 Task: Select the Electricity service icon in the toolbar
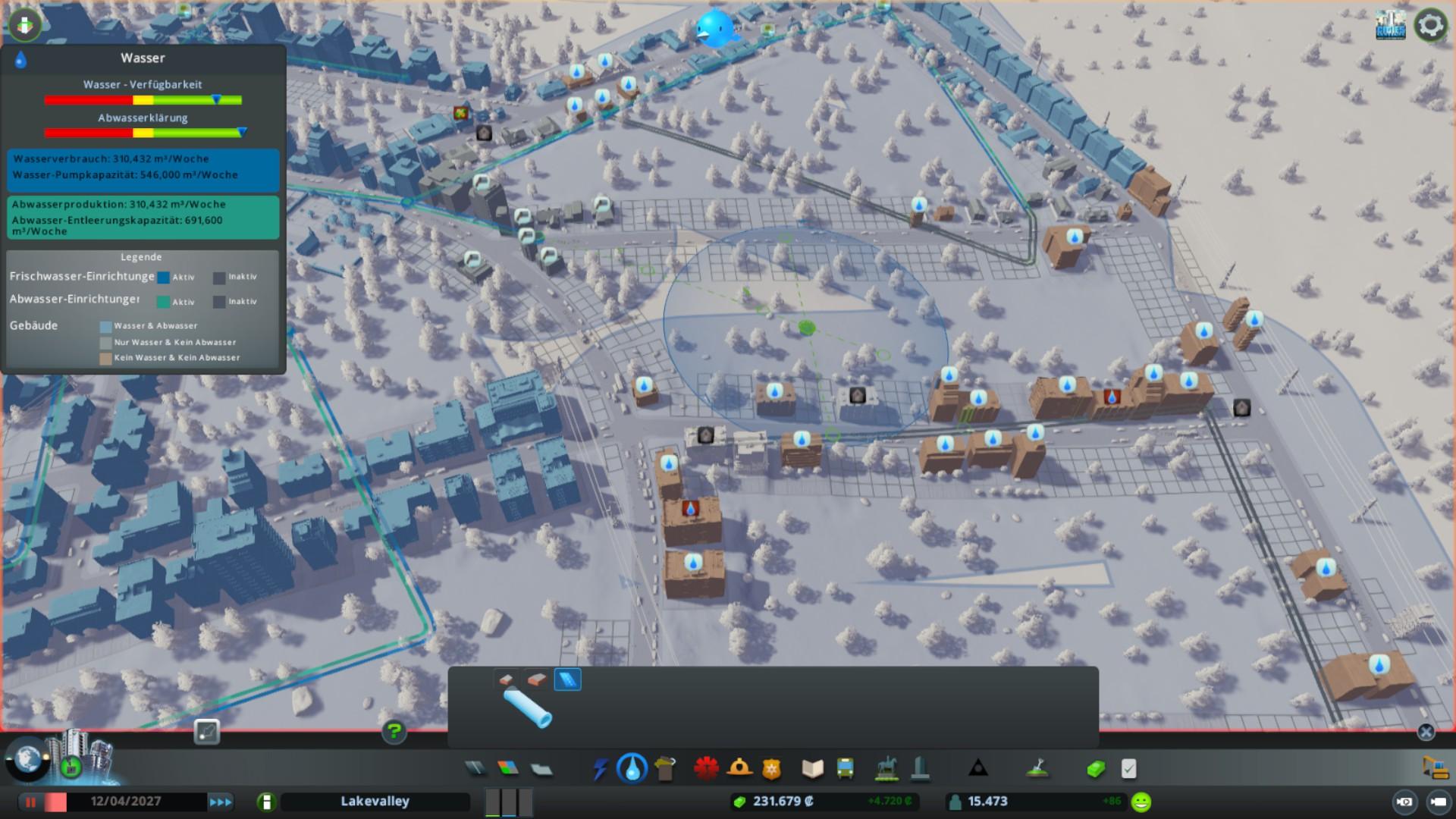pyautogui.click(x=601, y=768)
